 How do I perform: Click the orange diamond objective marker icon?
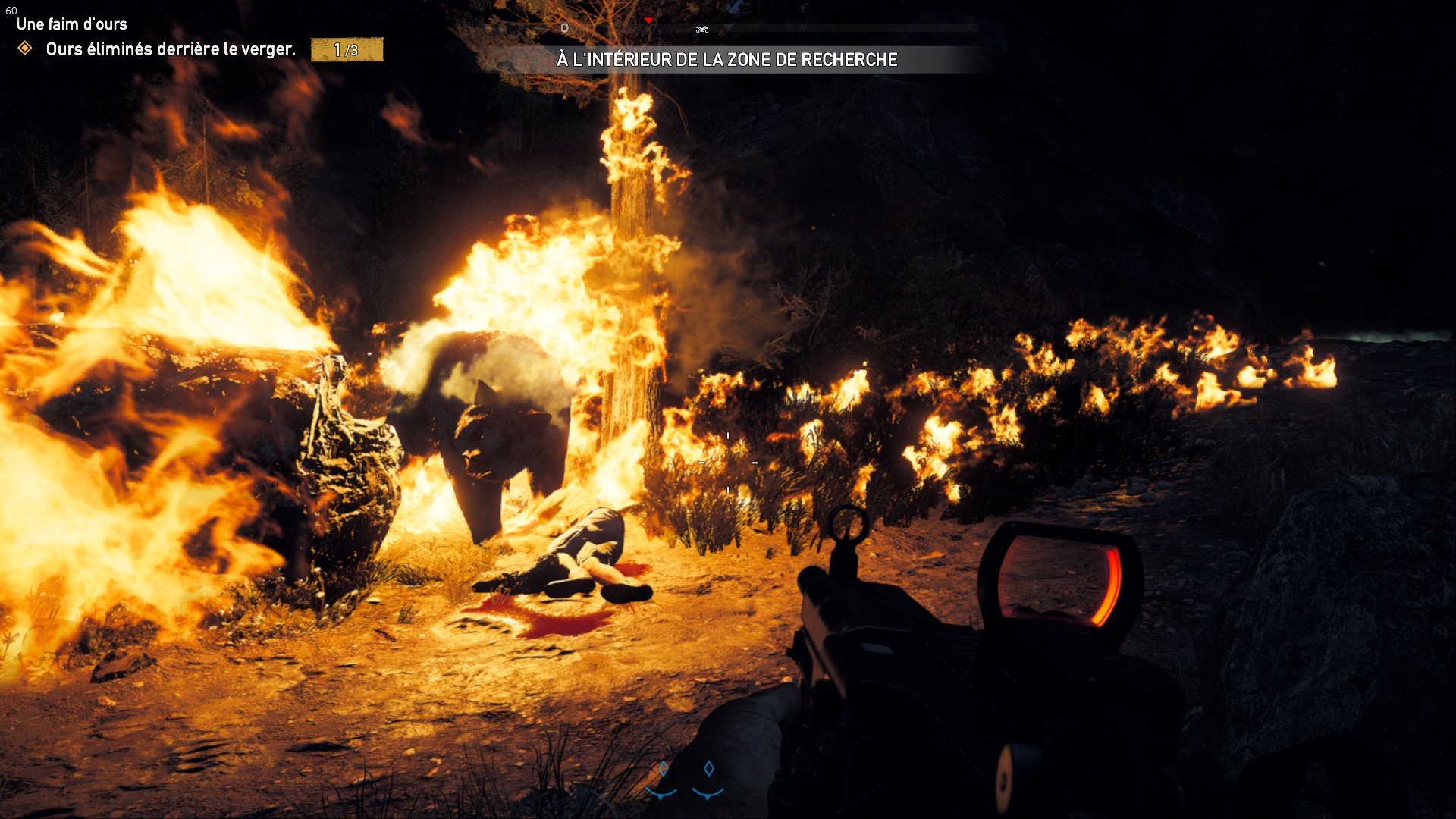25,49
